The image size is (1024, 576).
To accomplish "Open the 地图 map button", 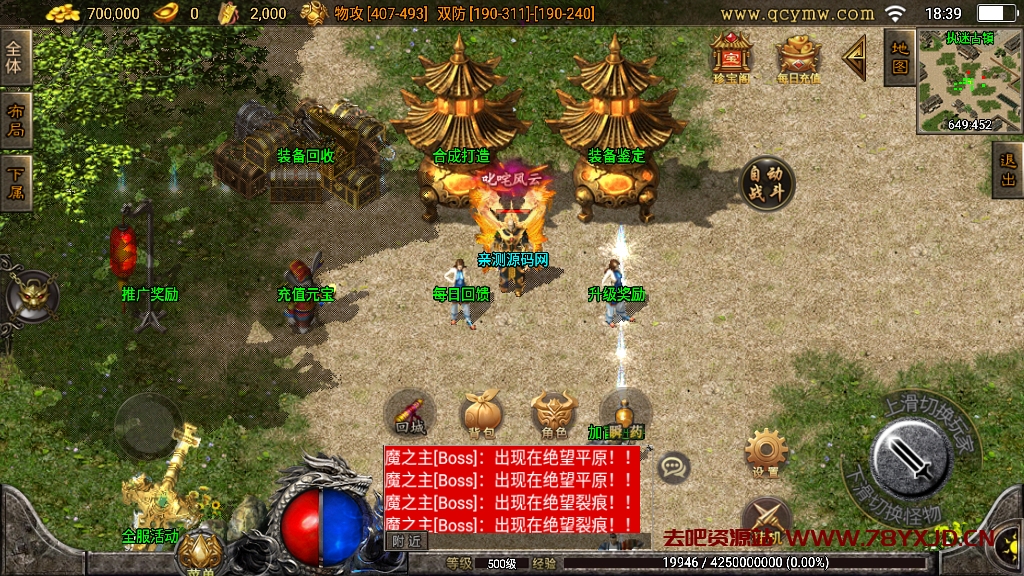I will (x=900, y=57).
